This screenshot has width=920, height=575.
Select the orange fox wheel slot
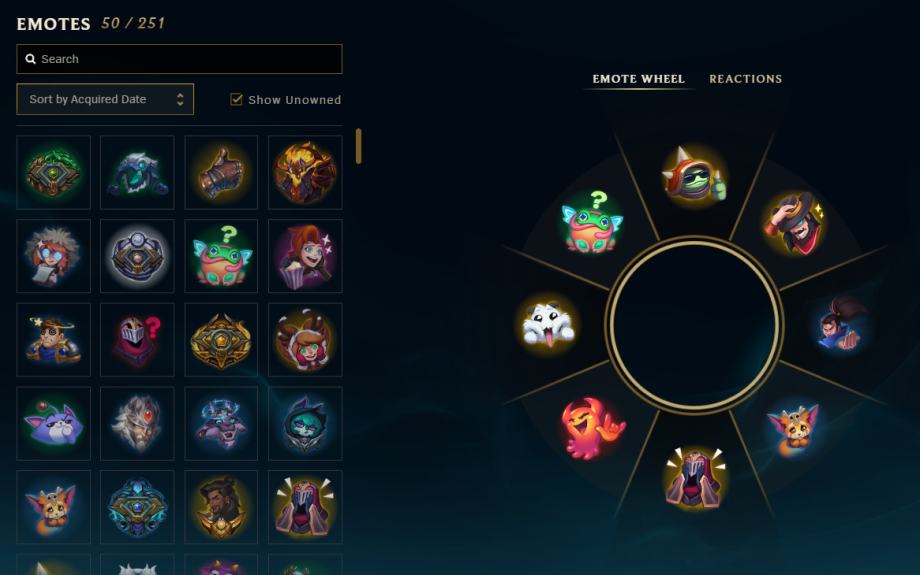(x=794, y=428)
